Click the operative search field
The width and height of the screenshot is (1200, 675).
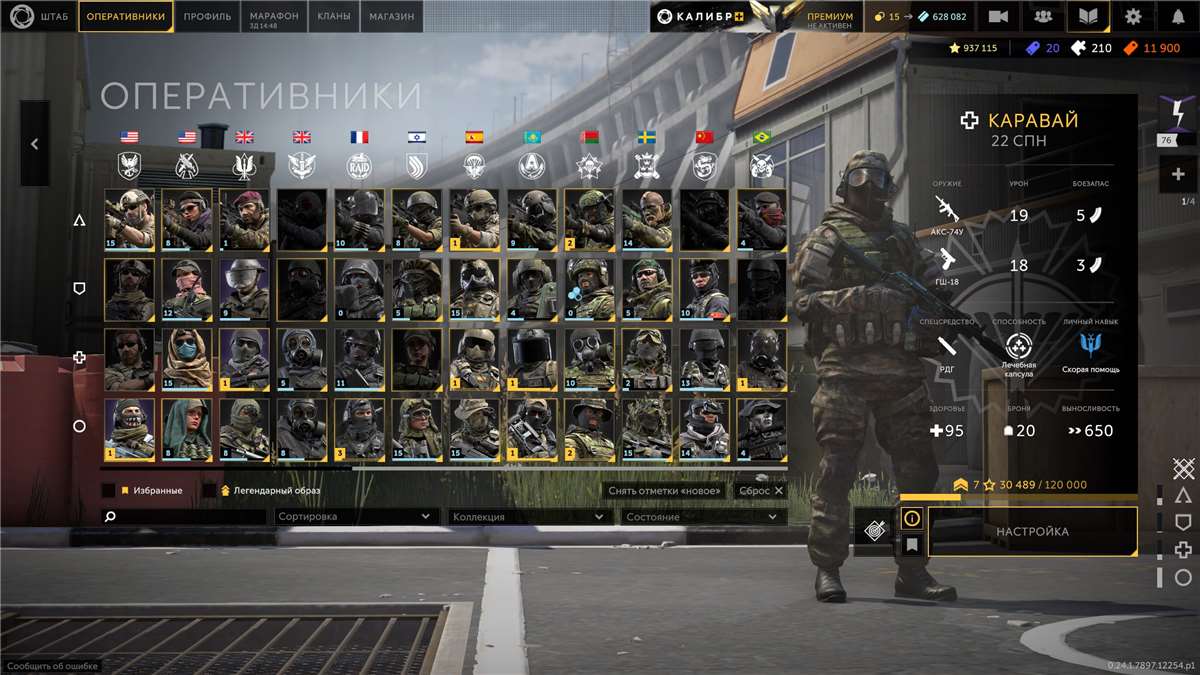click(x=185, y=517)
